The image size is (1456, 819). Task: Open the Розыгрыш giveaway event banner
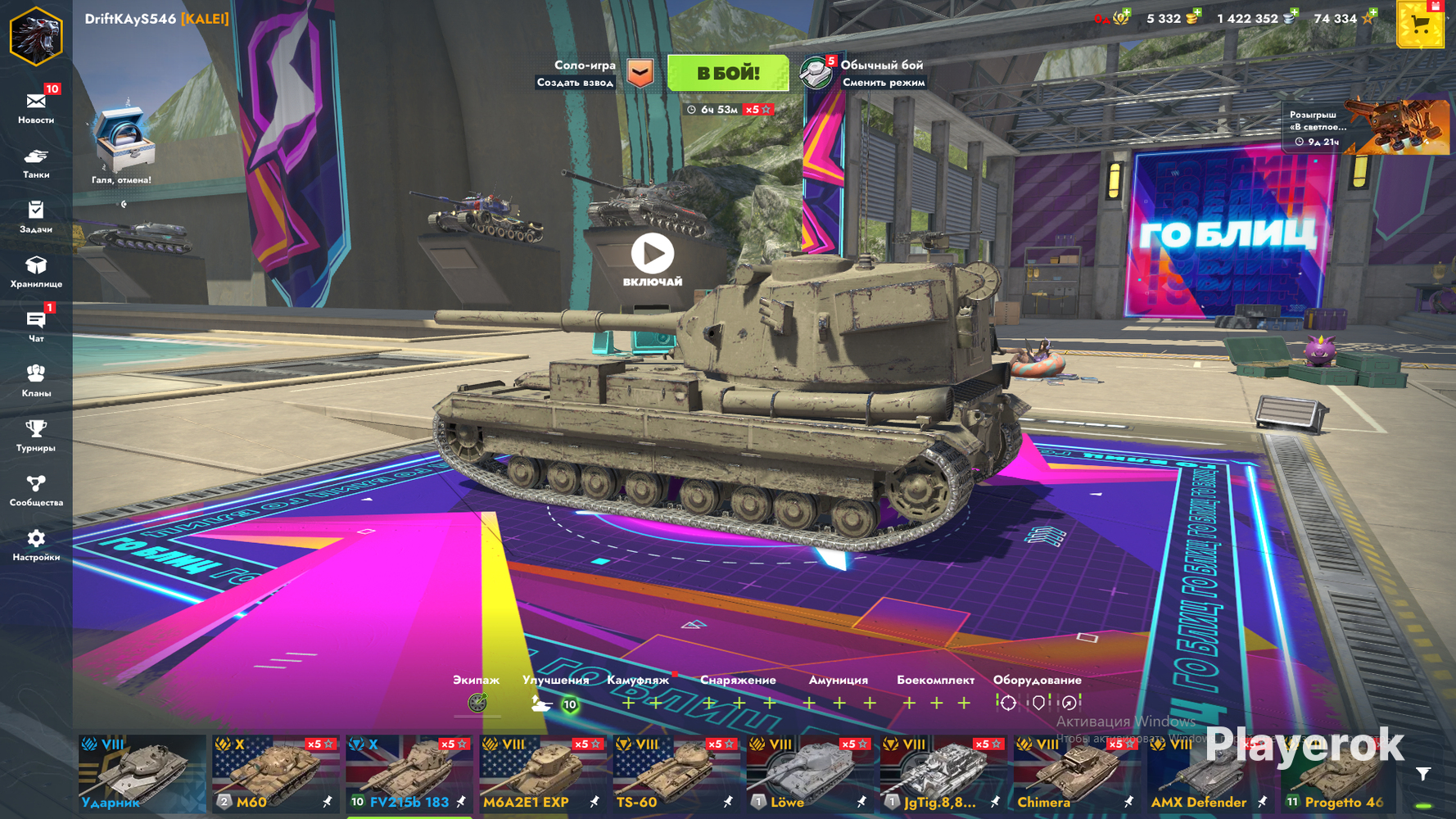1365,127
